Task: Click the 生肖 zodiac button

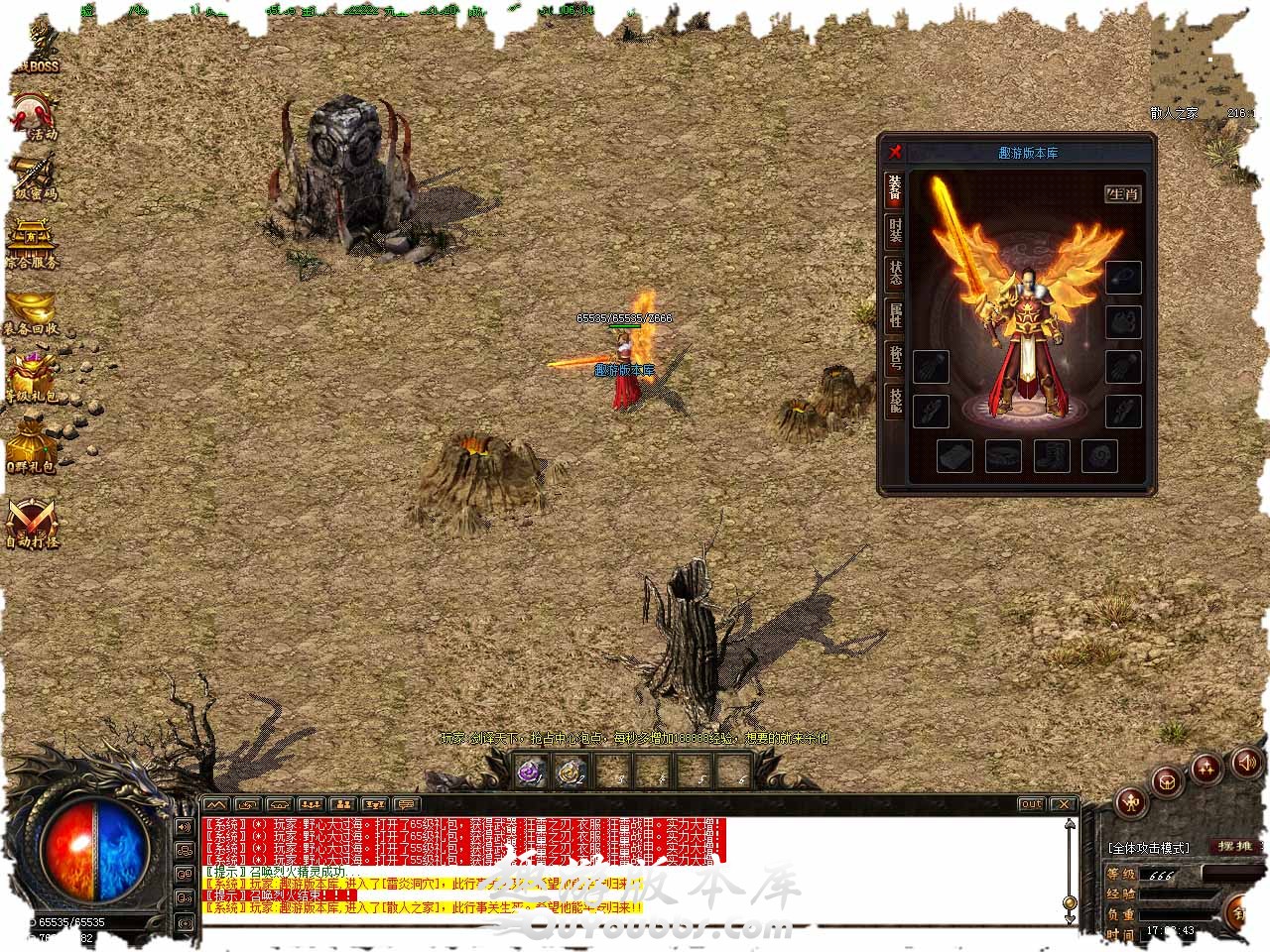Action: [x=1123, y=193]
